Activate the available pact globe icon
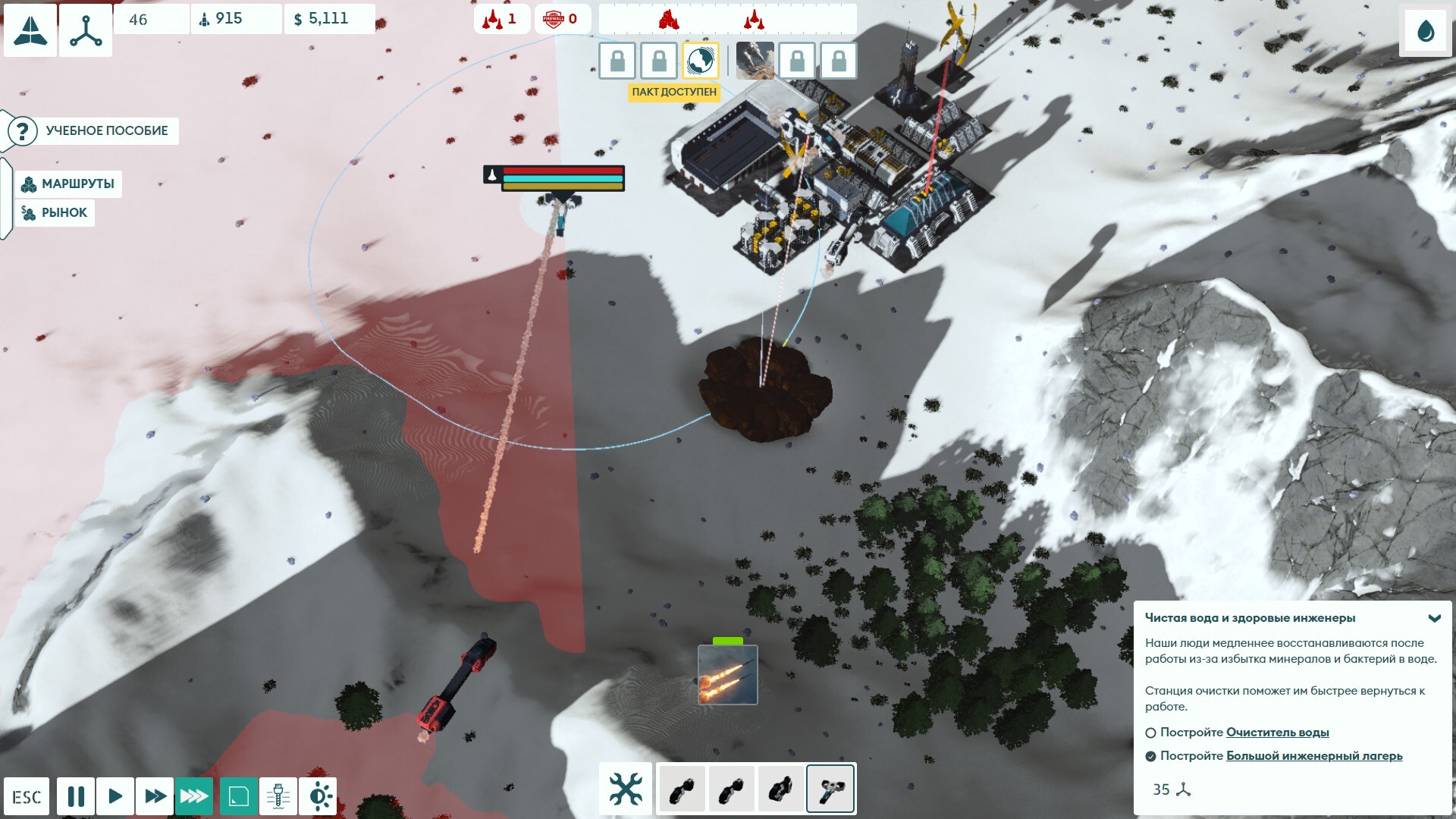Viewport: 1456px width, 819px height. tap(700, 61)
